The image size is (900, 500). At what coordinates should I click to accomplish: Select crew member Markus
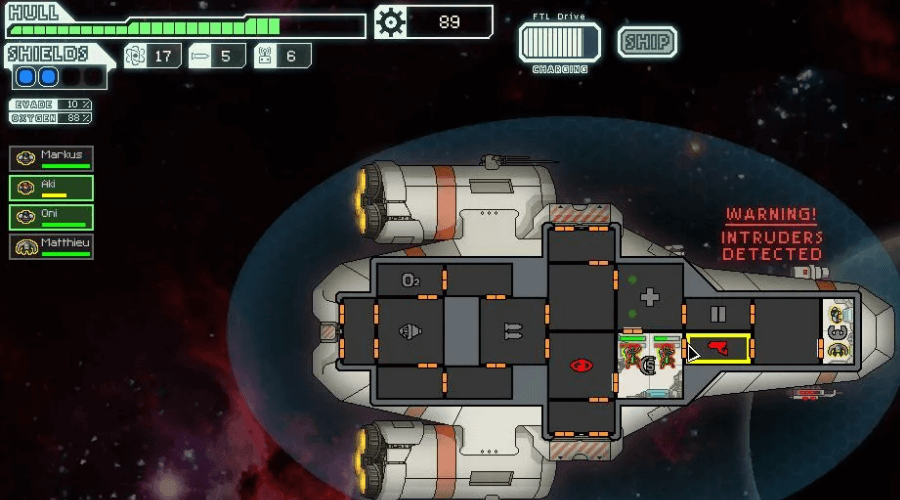coord(52,159)
